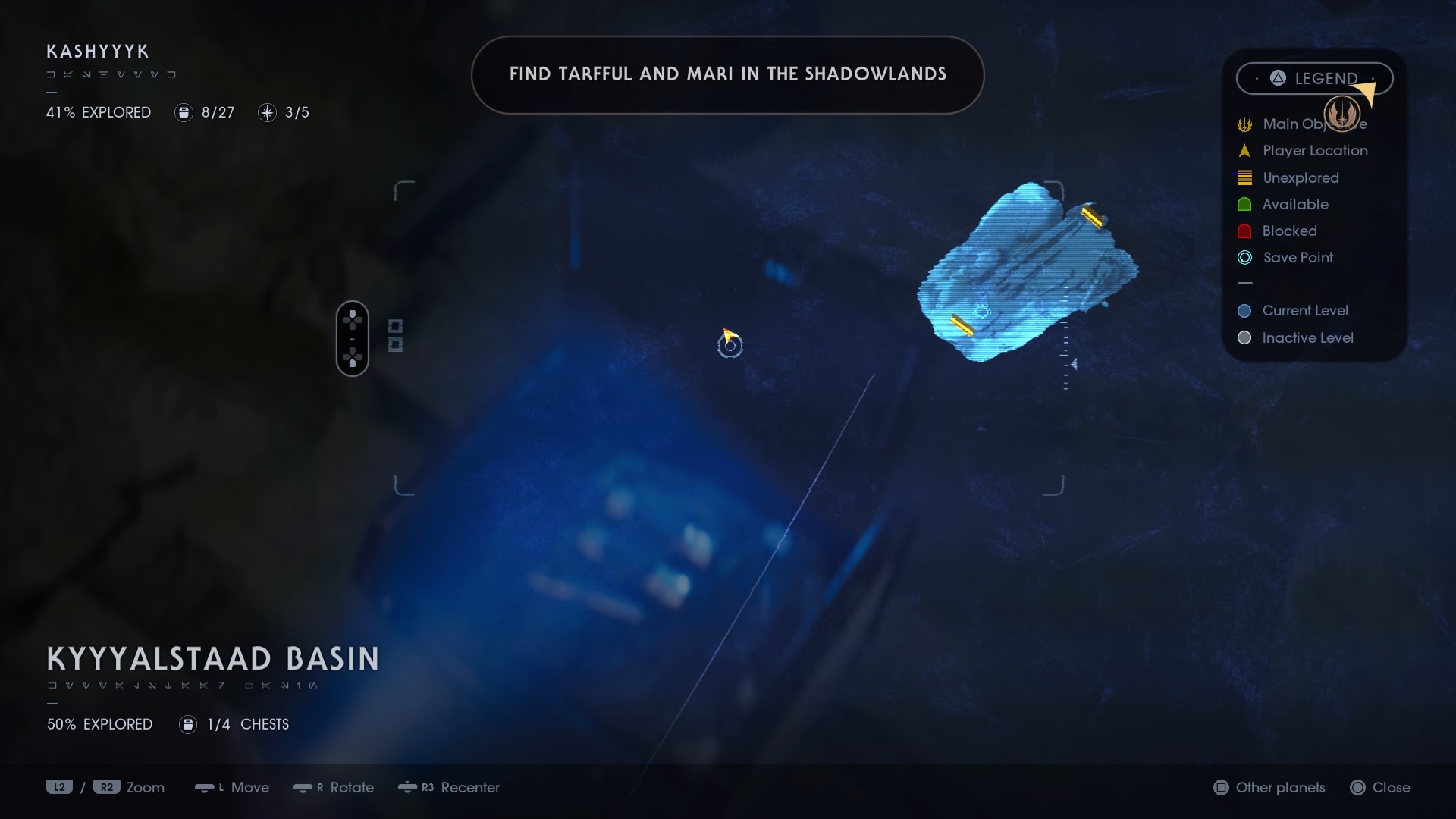
Task: Select the chest icon near 1/4 CHESTS
Action: pos(187,724)
